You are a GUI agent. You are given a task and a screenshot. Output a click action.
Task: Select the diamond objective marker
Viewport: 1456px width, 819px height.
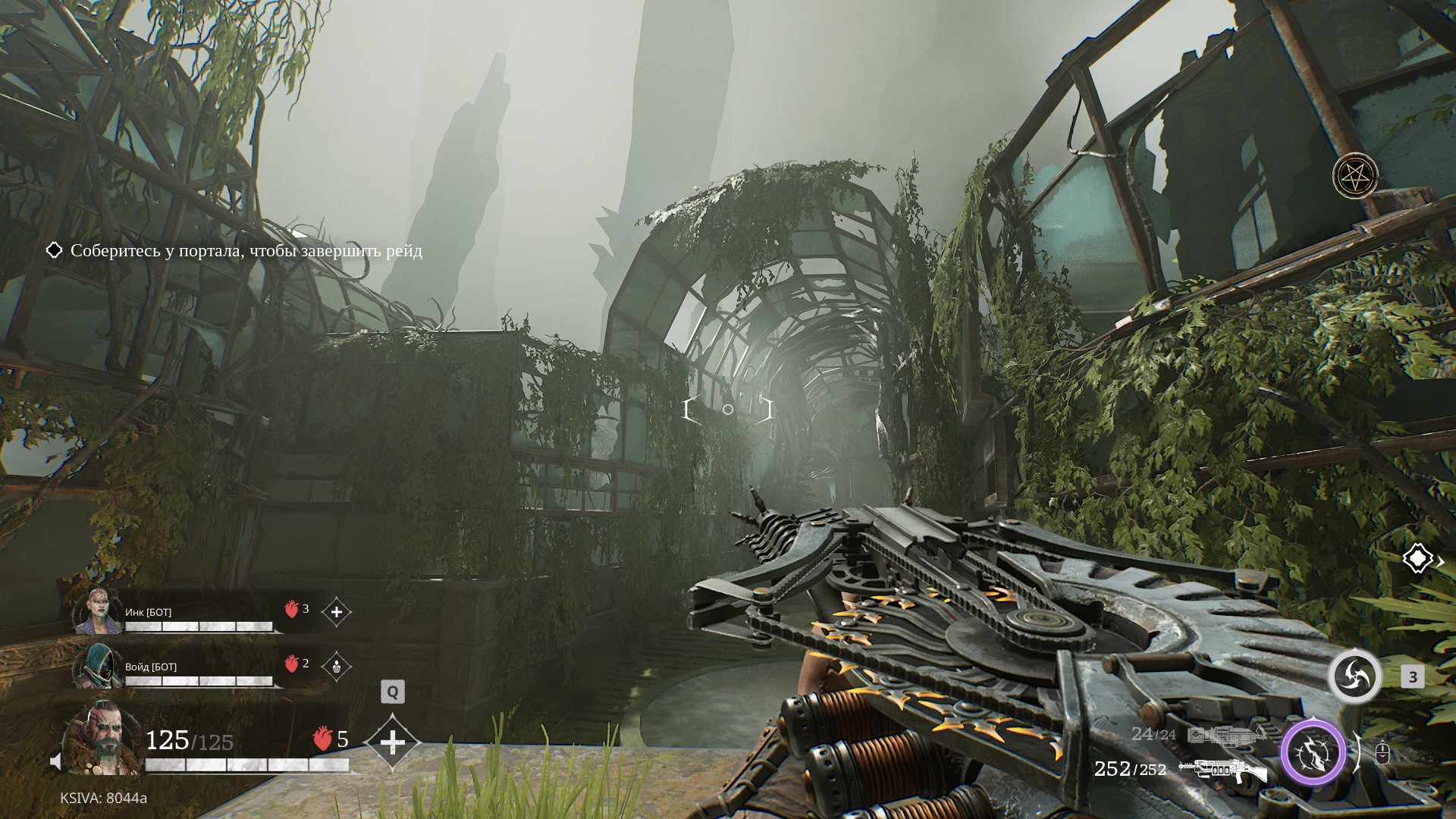click(x=1417, y=559)
